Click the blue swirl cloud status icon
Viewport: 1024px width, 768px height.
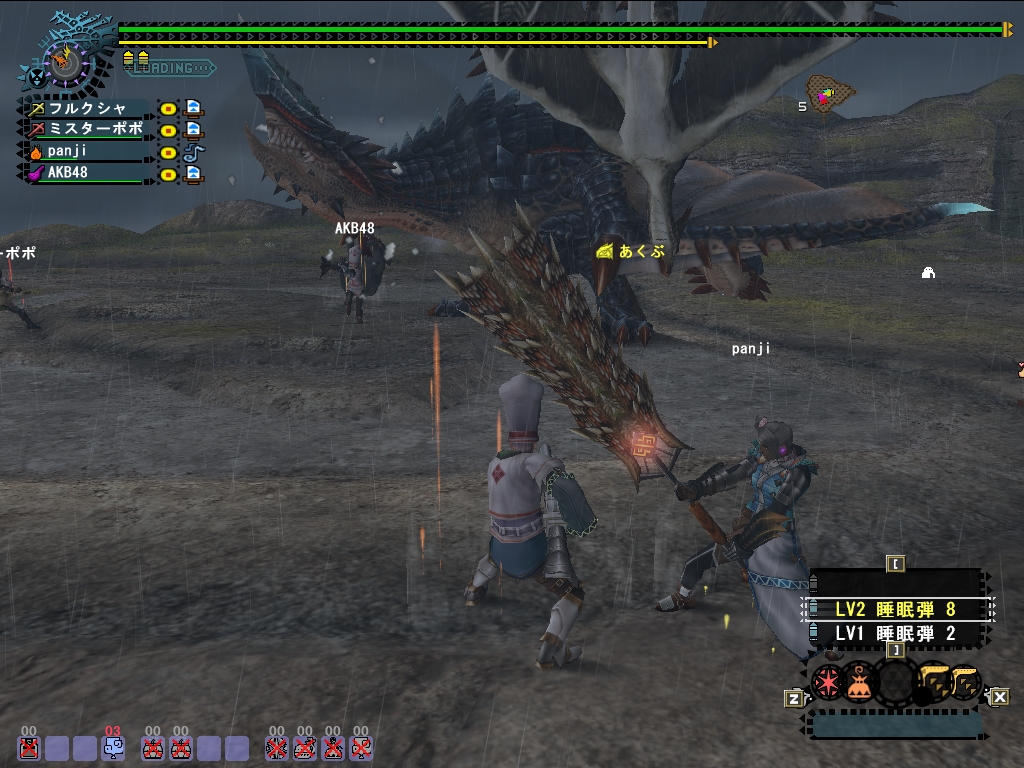(114, 747)
